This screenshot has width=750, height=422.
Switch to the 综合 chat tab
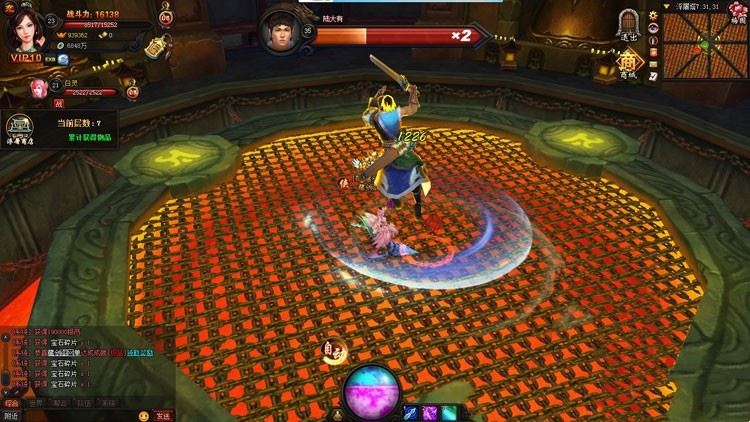pyautogui.click(x=13, y=401)
